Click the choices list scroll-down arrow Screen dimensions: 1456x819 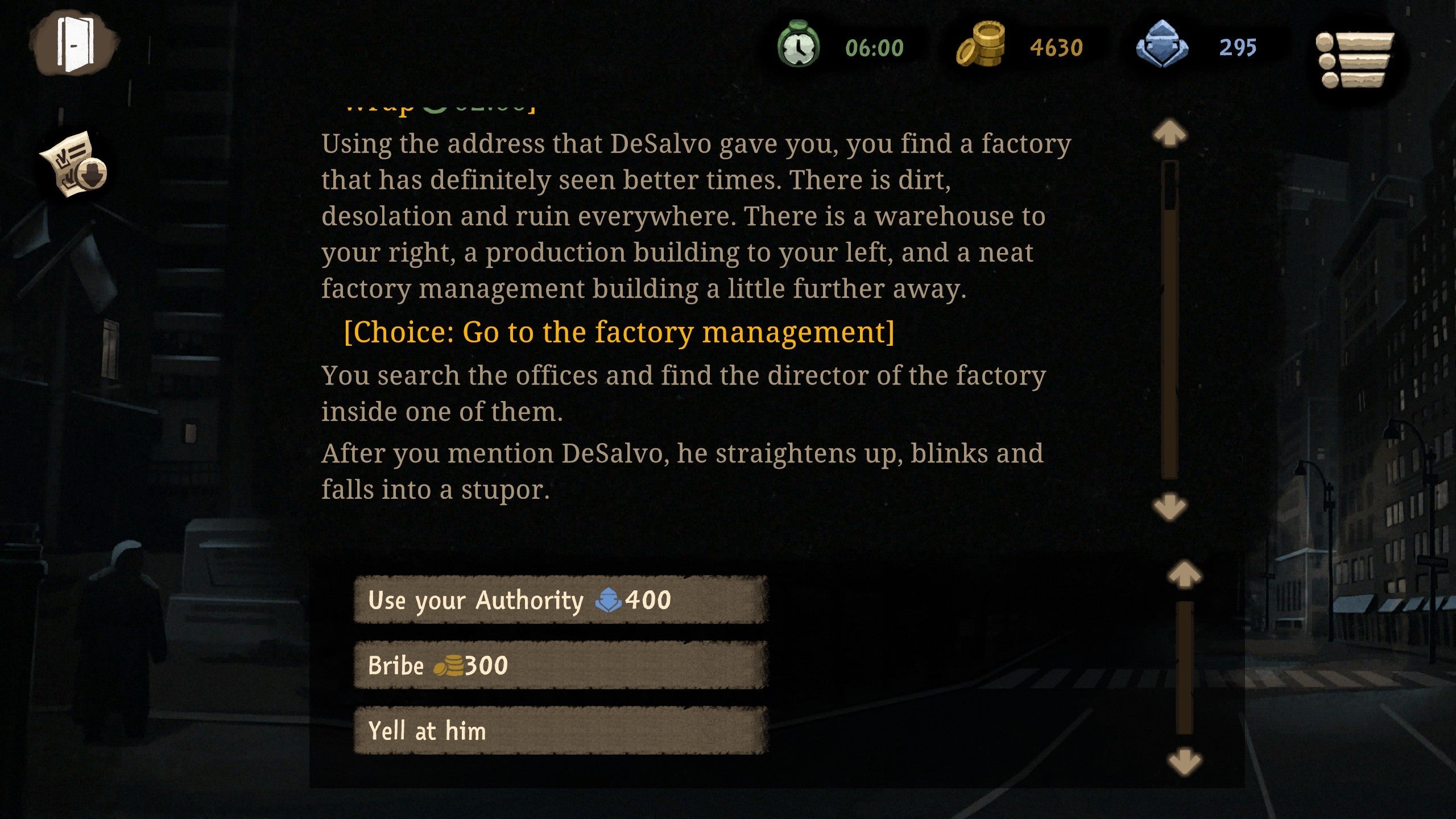(1184, 761)
